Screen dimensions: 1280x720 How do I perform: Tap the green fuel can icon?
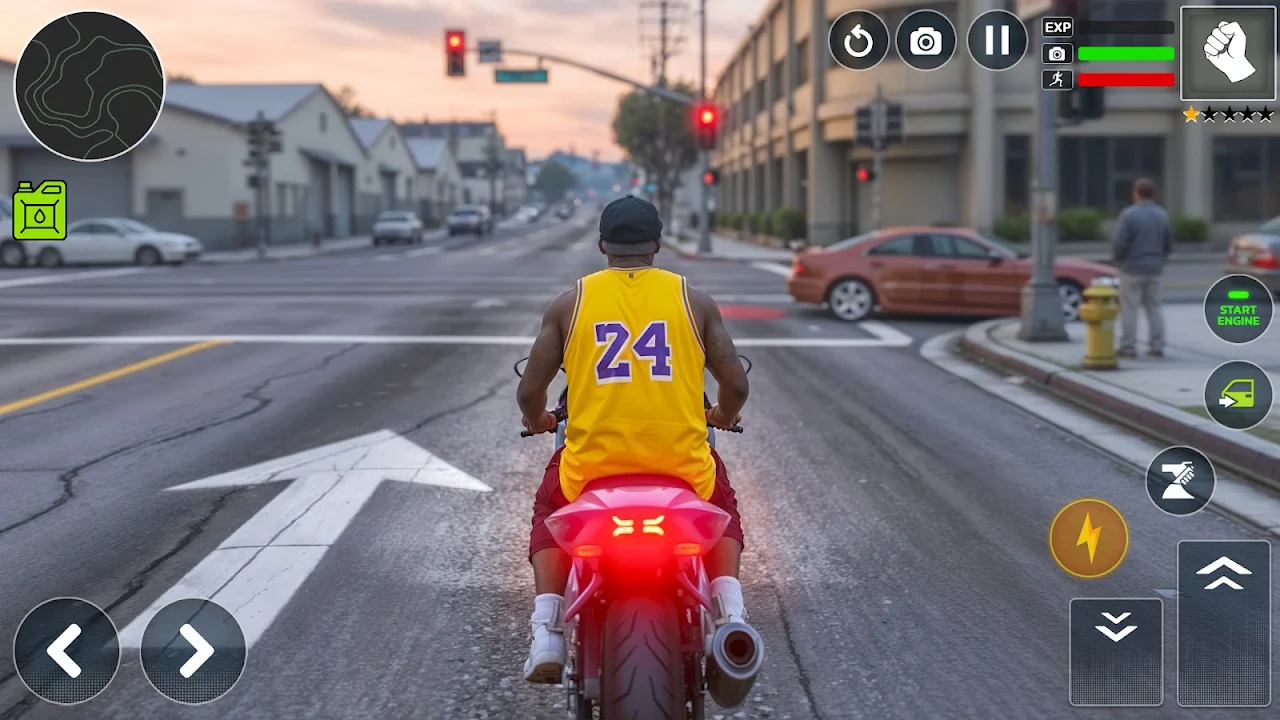coord(40,210)
